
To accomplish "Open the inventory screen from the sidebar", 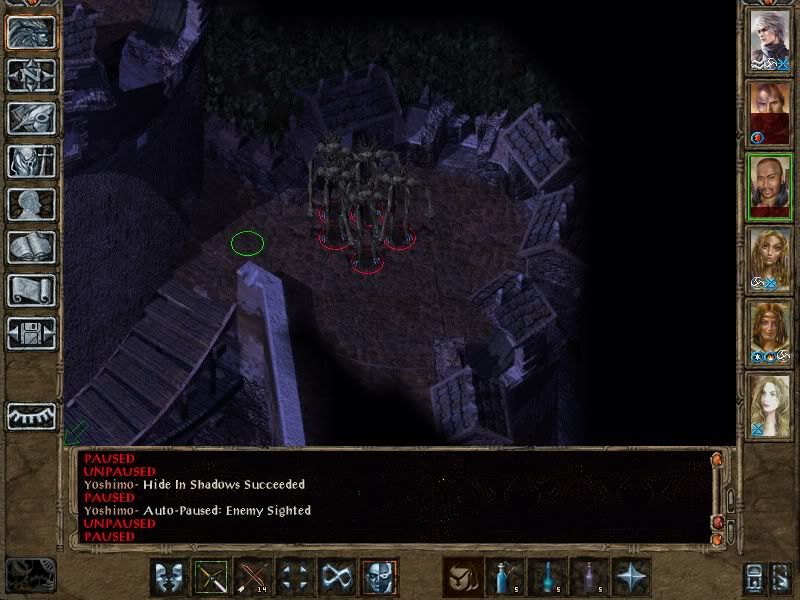I will (x=31, y=161).
